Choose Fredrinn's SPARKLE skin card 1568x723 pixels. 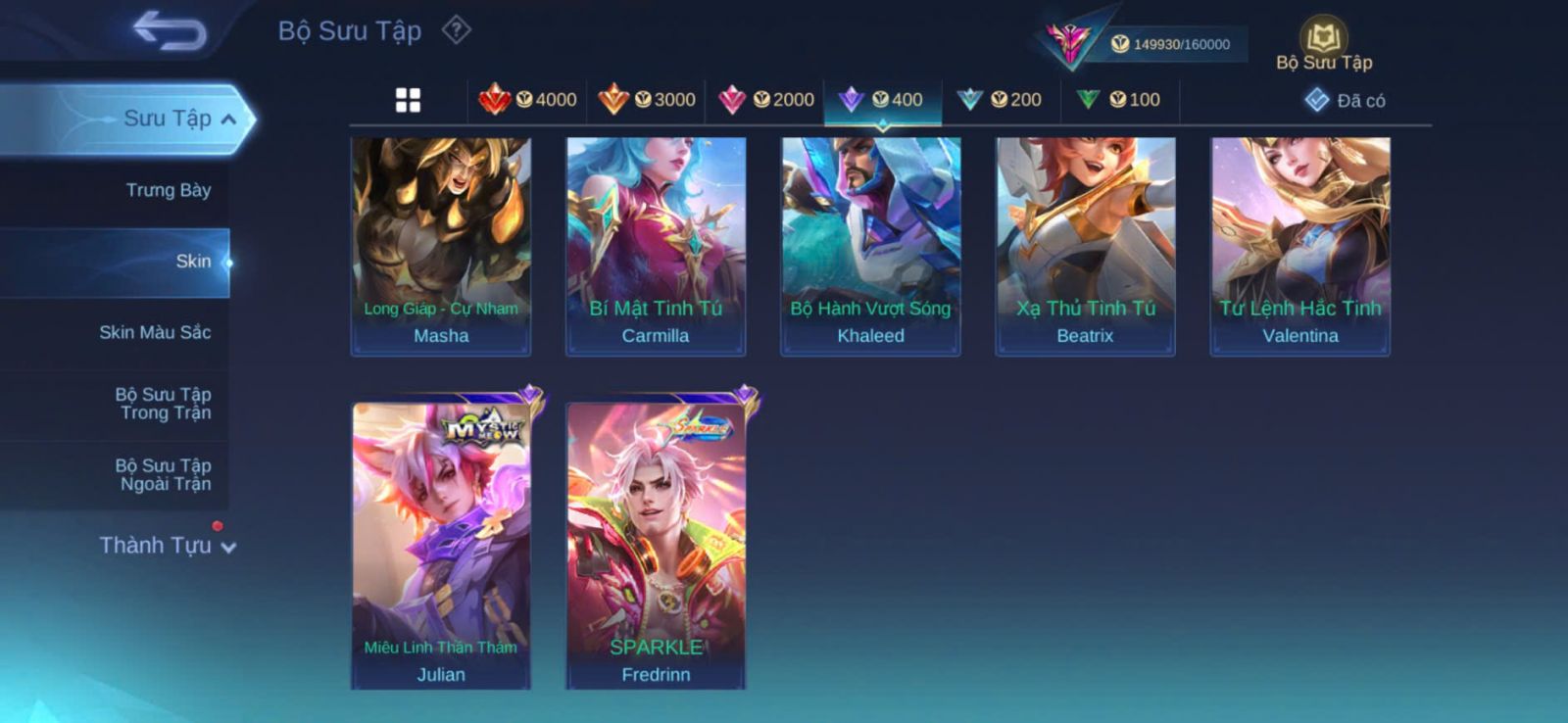pyautogui.click(x=656, y=546)
